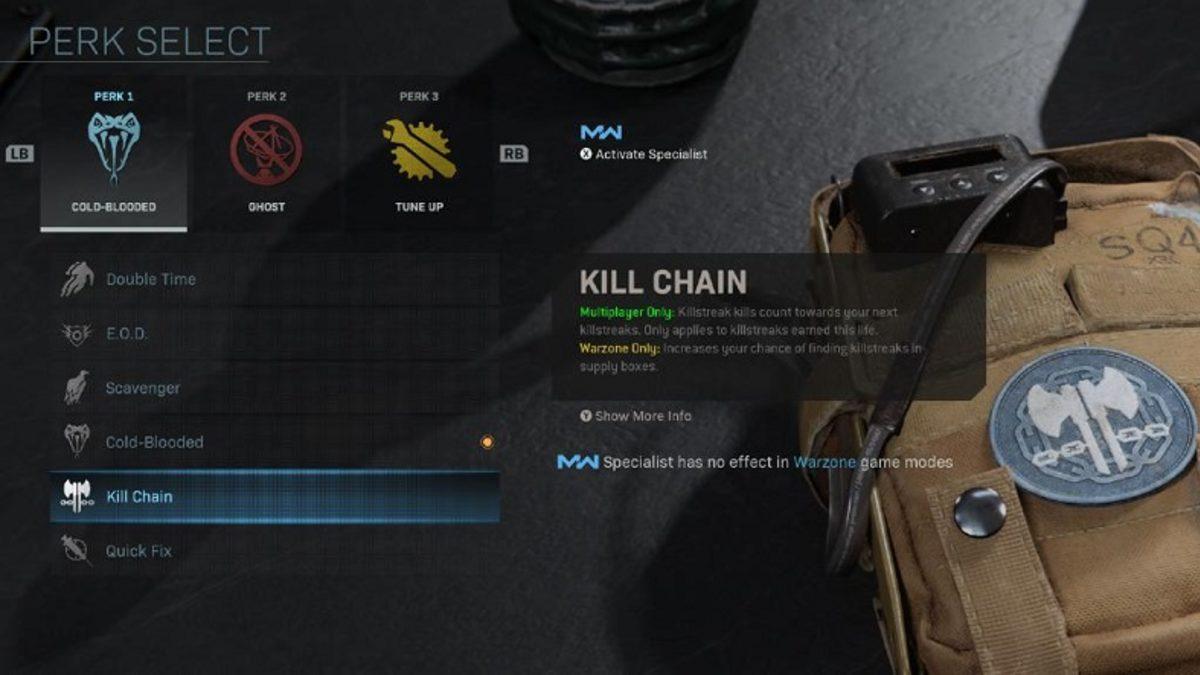Choose the Double Time perk
Image resolution: width=1200 pixels, height=675 pixels.
pos(273,279)
